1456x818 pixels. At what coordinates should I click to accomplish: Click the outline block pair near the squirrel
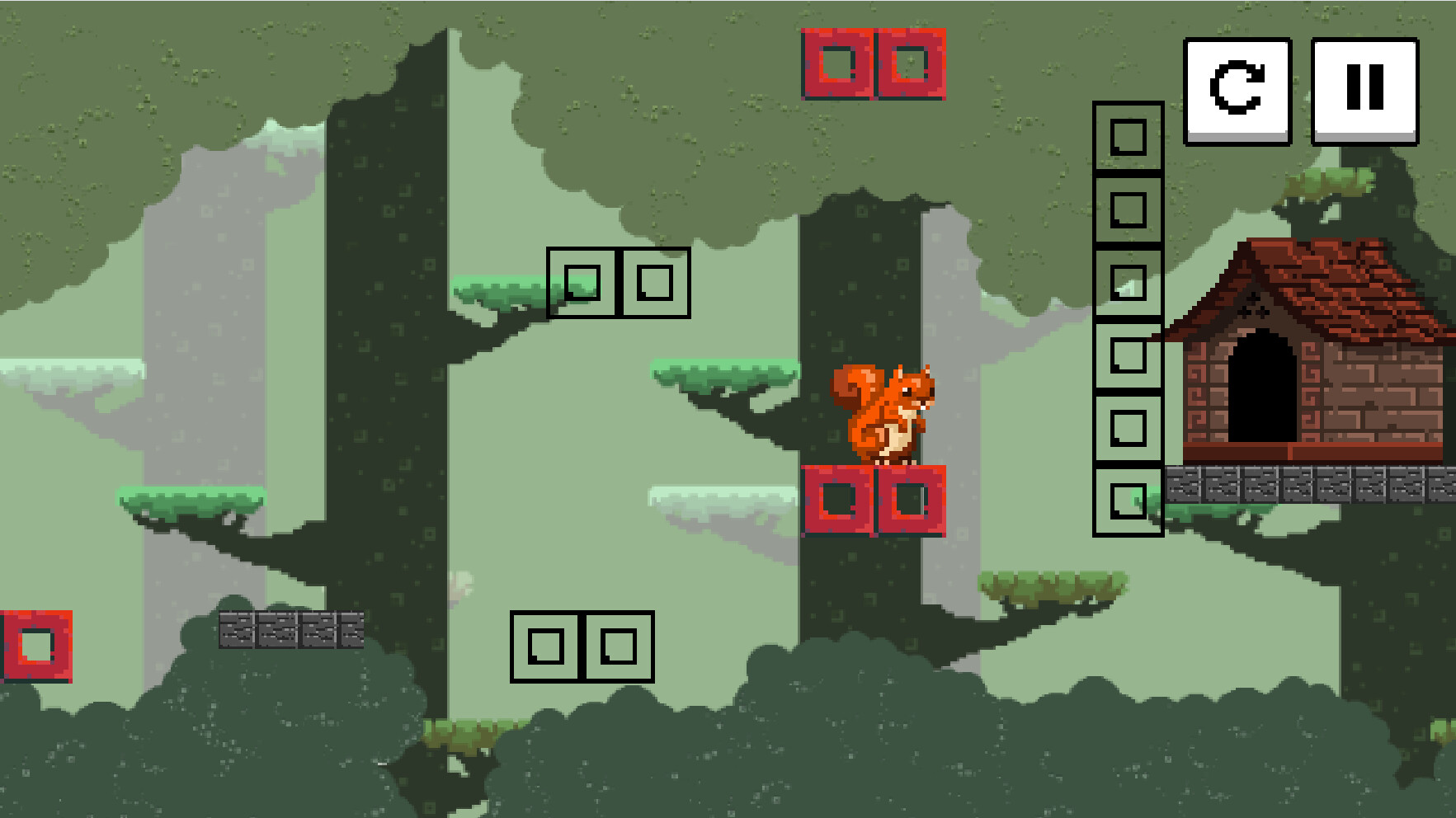coord(617,283)
